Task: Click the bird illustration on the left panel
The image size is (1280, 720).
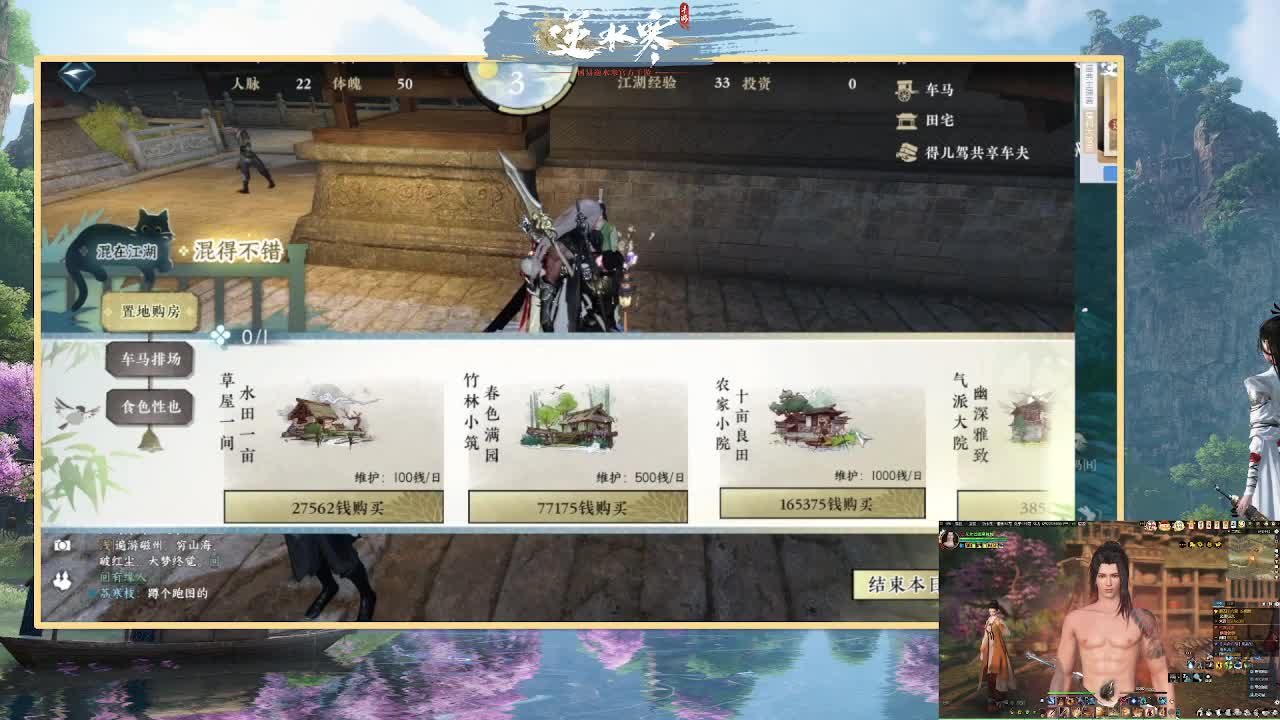Action: click(78, 410)
